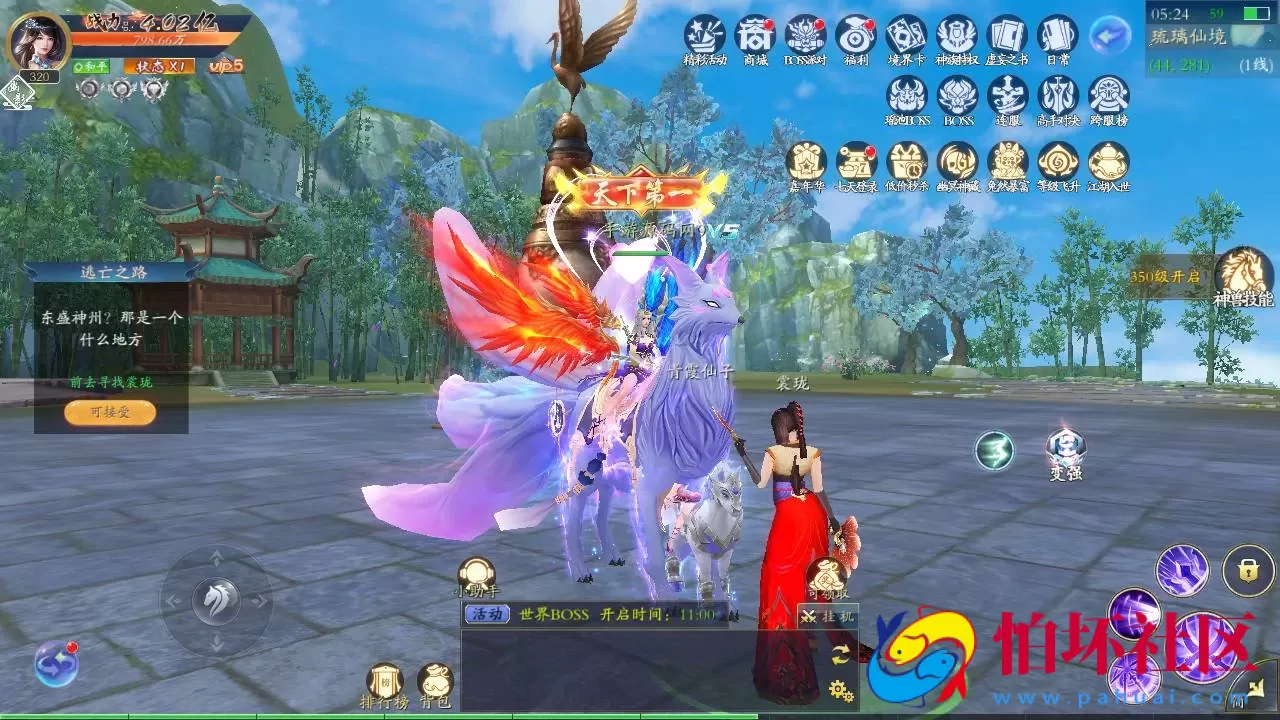
Task: Open the 幽冥神藏 treasure event icon
Action: pos(958,163)
